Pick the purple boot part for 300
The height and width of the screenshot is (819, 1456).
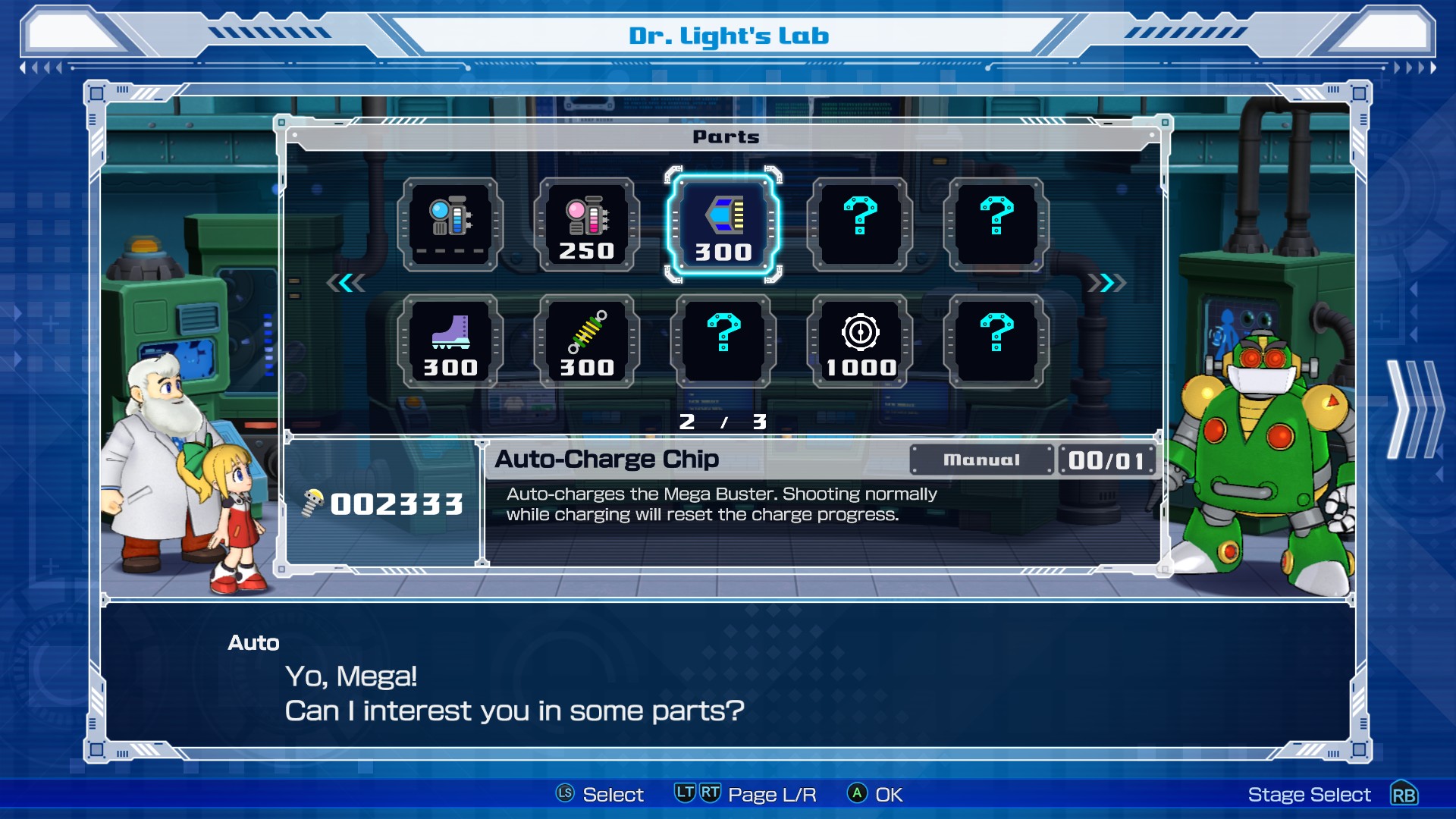[450, 342]
